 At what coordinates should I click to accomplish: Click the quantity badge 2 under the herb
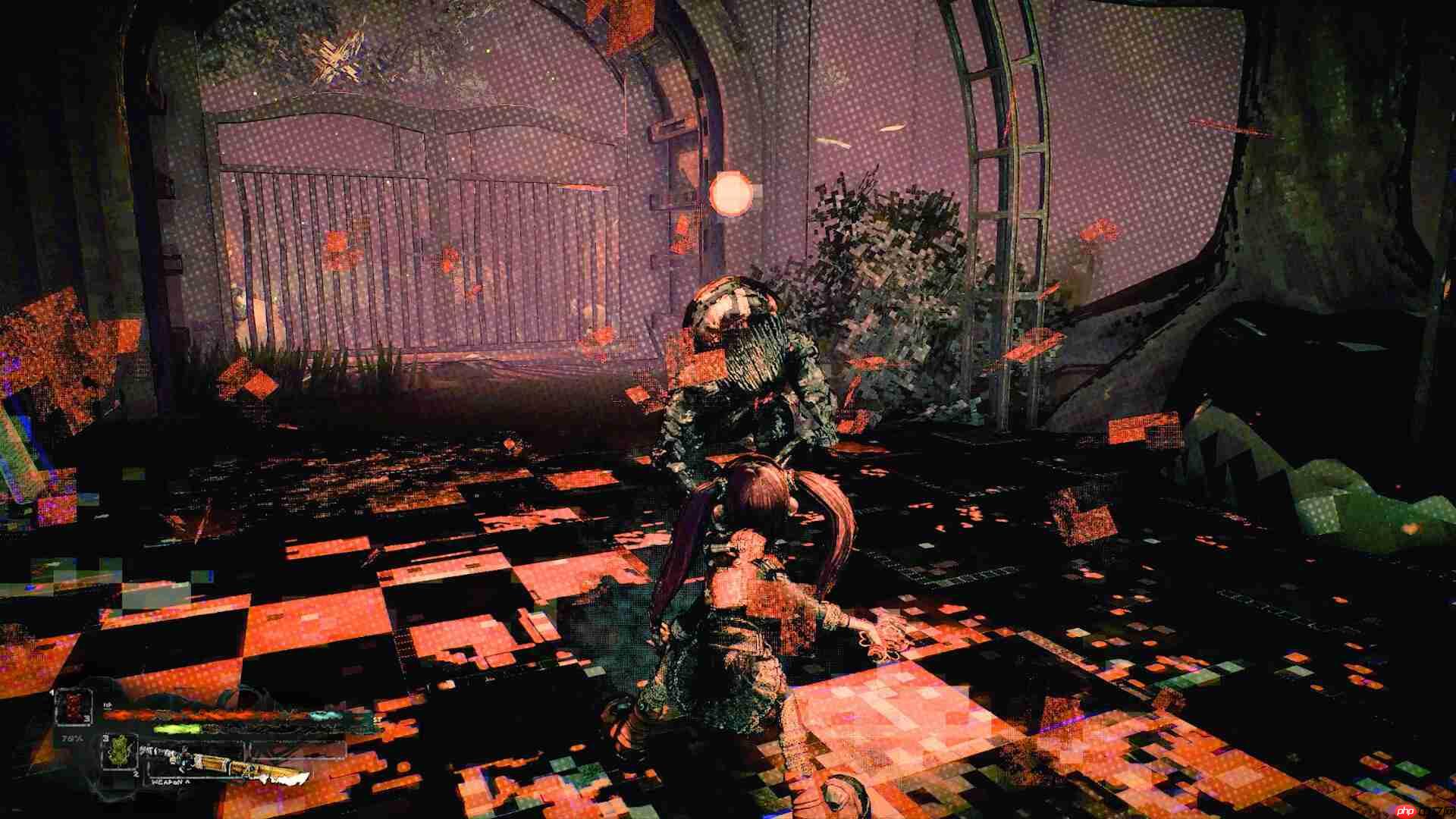[x=136, y=774]
